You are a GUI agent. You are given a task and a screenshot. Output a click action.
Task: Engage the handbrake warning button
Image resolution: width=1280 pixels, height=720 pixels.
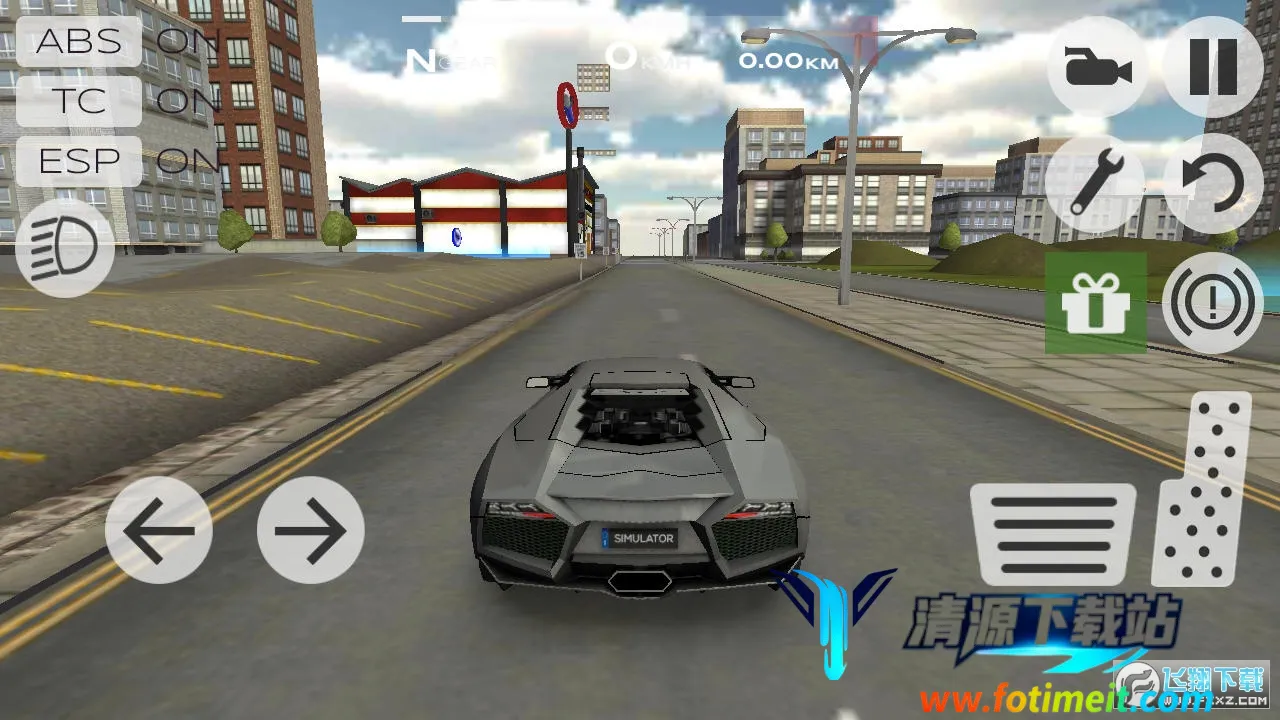pyautogui.click(x=1213, y=303)
